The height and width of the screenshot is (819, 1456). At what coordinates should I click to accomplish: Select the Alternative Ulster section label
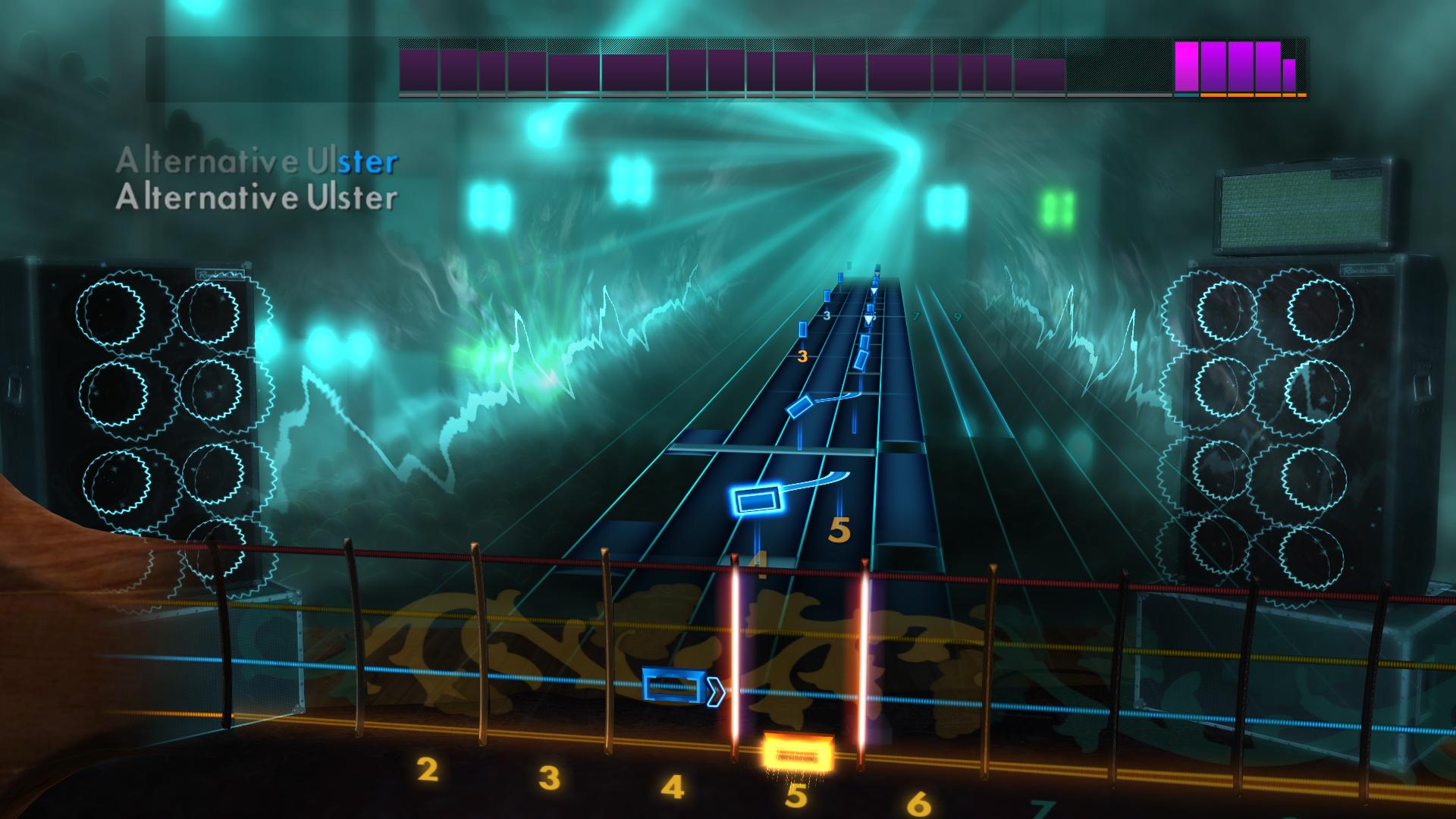pyautogui.click(x=258, y=160)
